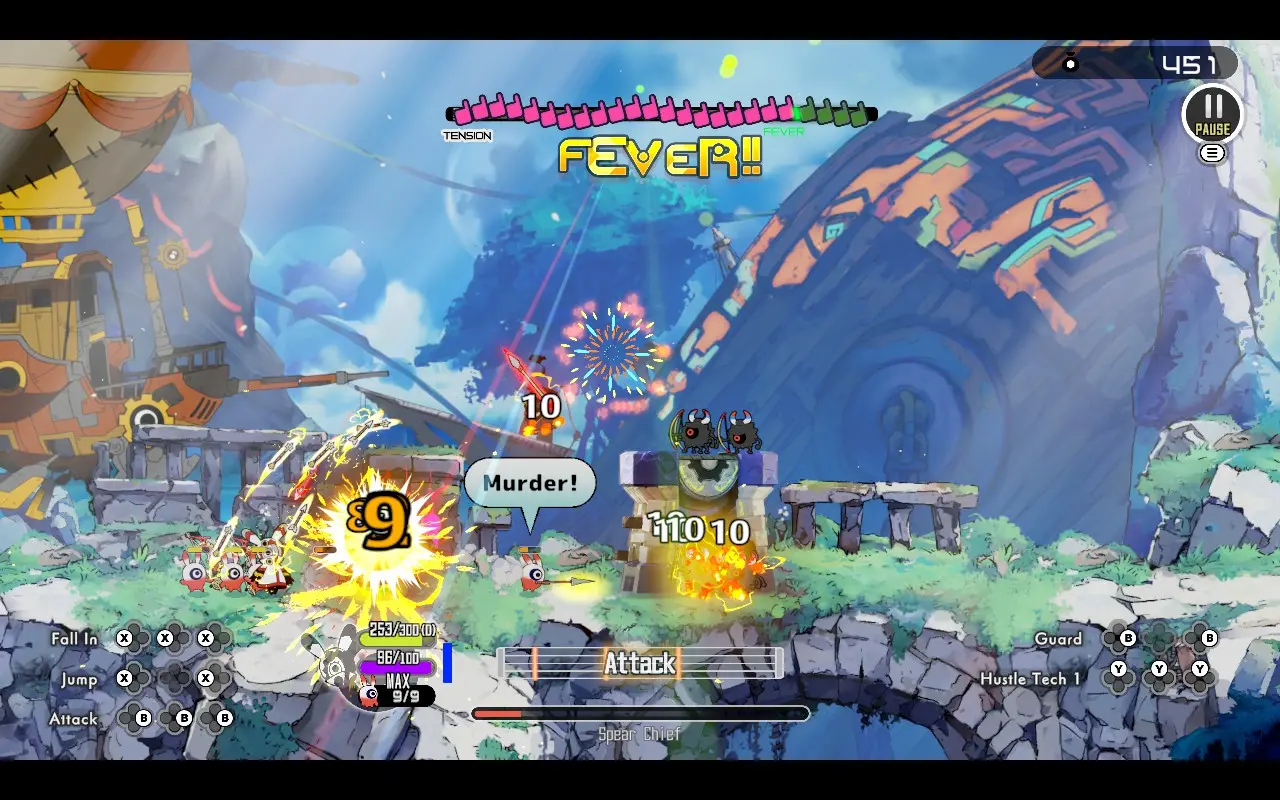Select the Guard entry in the command list
The height and width of the screenshot is (800, 1280).
(1060, 638)
